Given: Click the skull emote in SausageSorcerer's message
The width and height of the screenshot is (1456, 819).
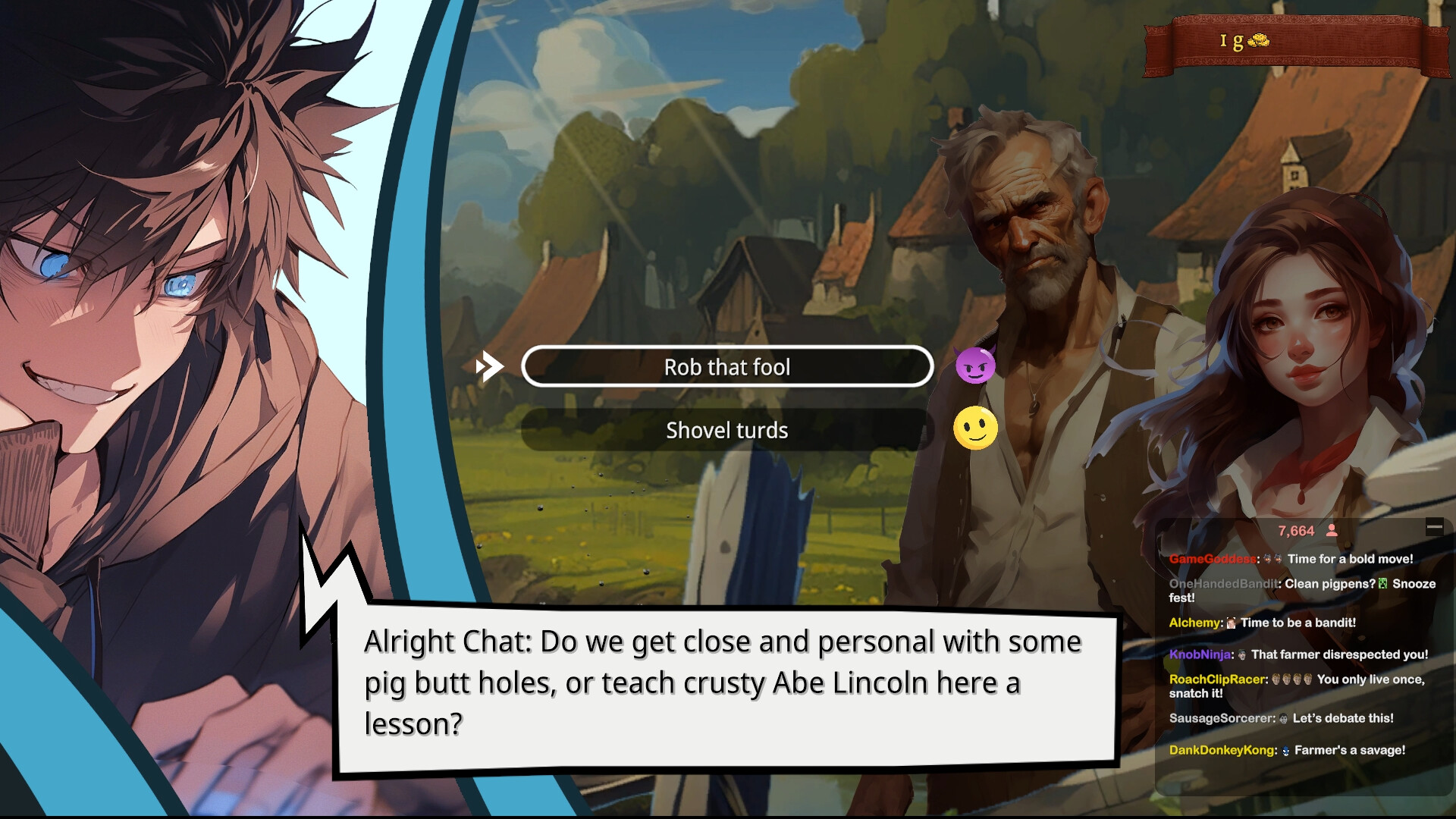Looking at the screenshot, I should tap(1285, 718).
